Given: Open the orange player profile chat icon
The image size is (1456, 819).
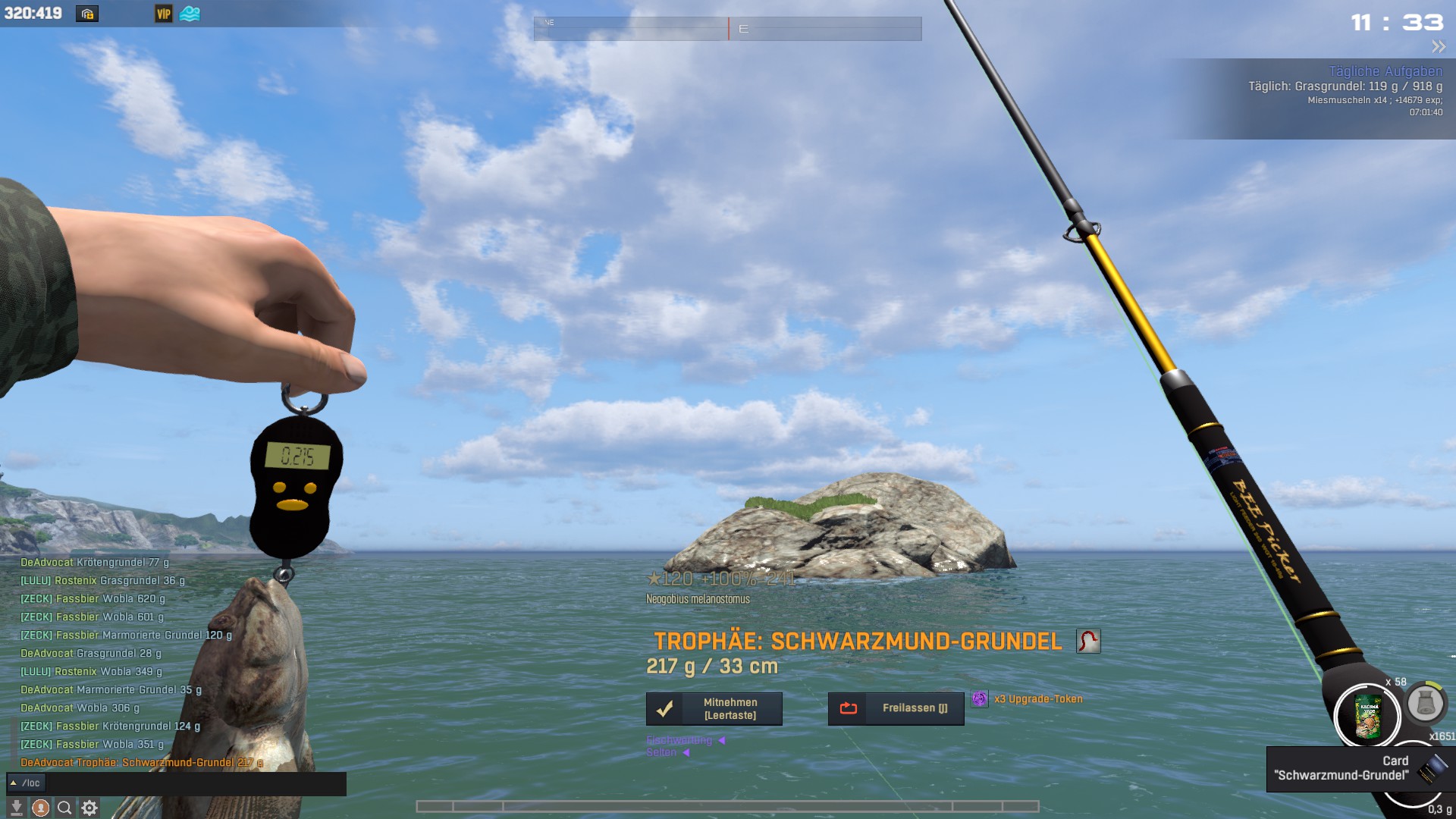Looking at the screenshot, I should (40, 808).
